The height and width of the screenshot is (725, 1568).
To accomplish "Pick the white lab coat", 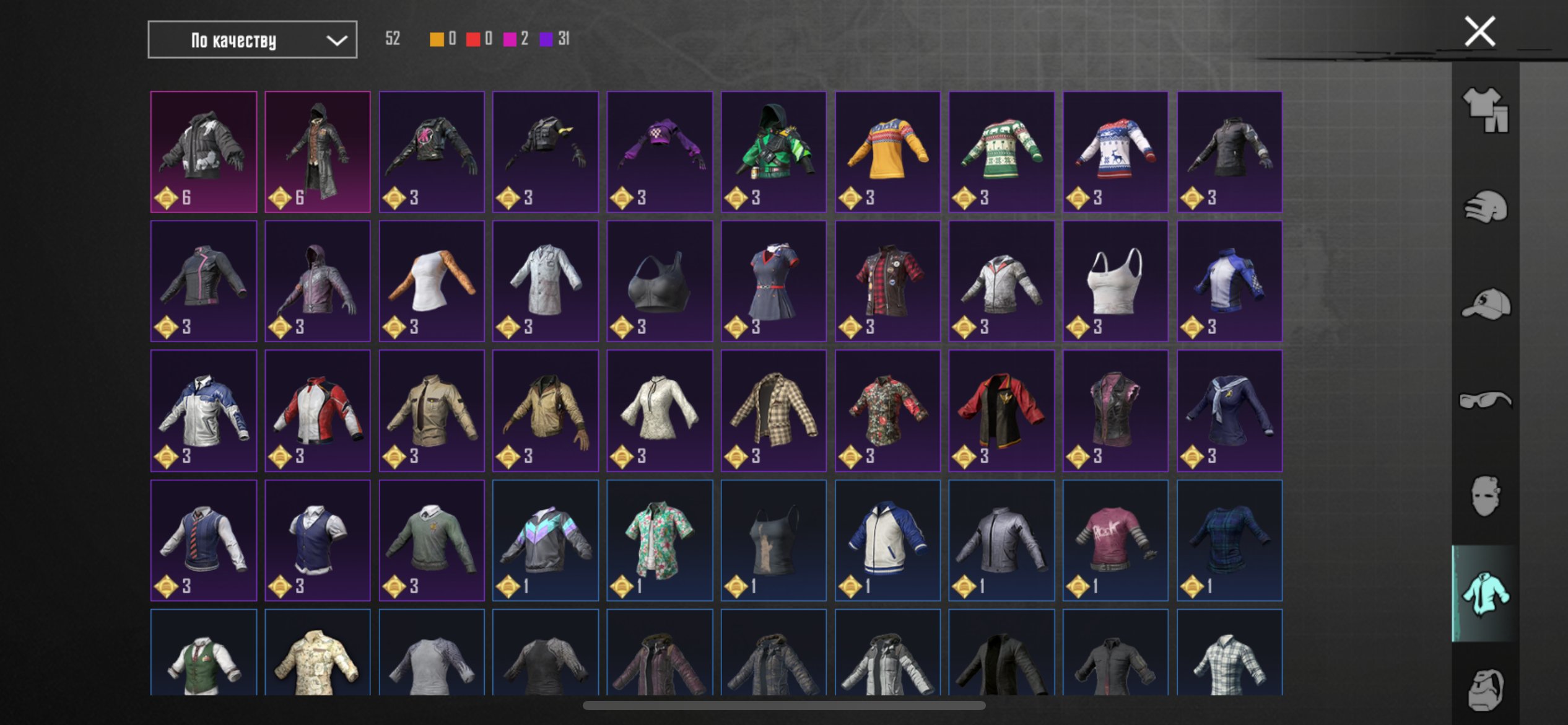I will click(546, 281).
